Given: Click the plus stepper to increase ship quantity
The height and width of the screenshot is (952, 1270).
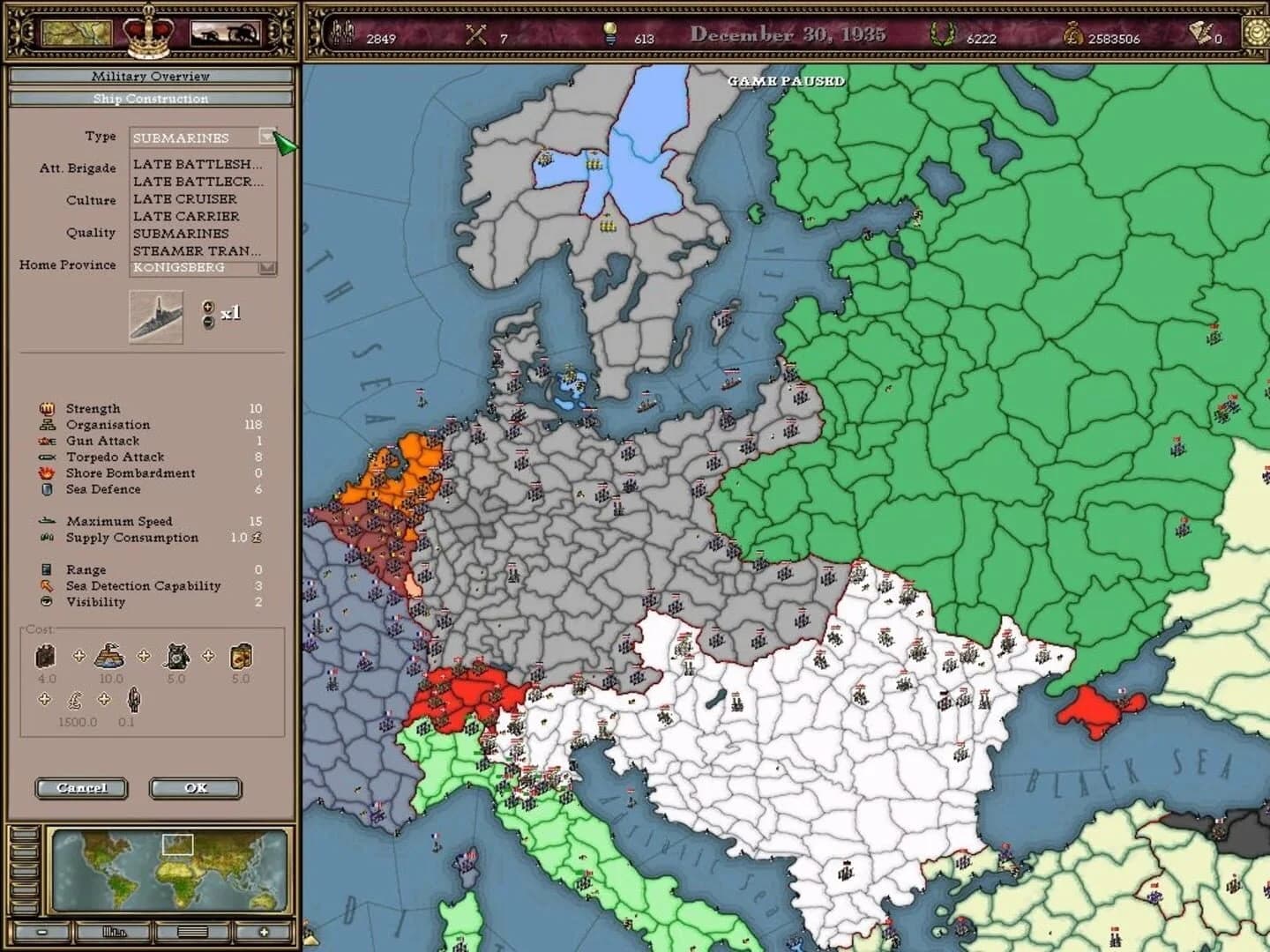Looking at the screenshot, I should point(208,307).
